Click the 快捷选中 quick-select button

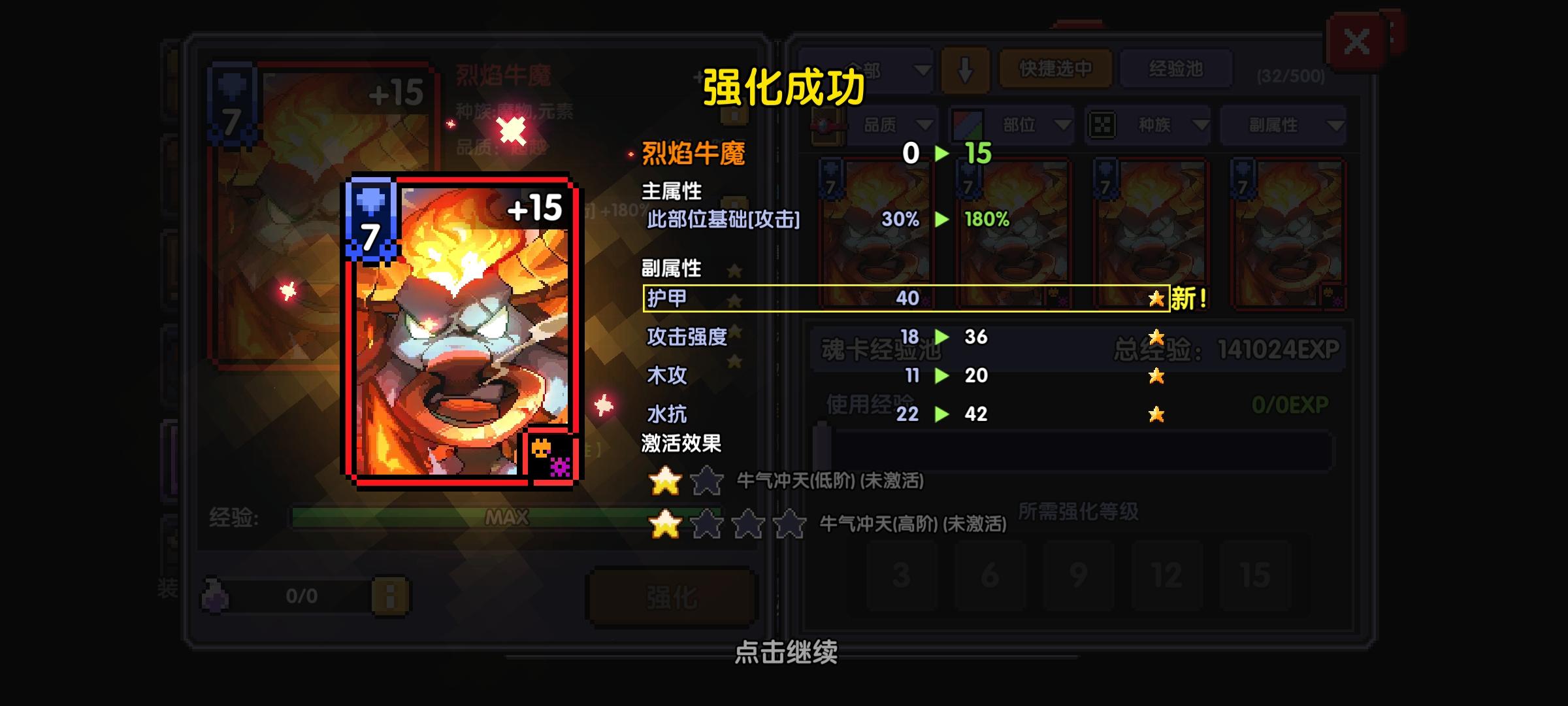1055,69
